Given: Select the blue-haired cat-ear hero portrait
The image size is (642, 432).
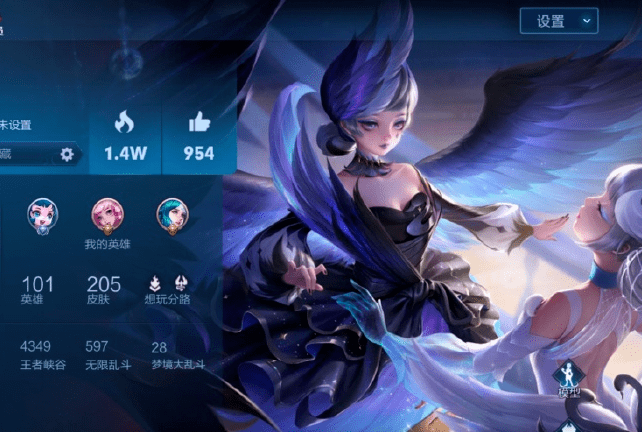Looking at the screenshot, I should pyautogui.click(x=42, y=214).
